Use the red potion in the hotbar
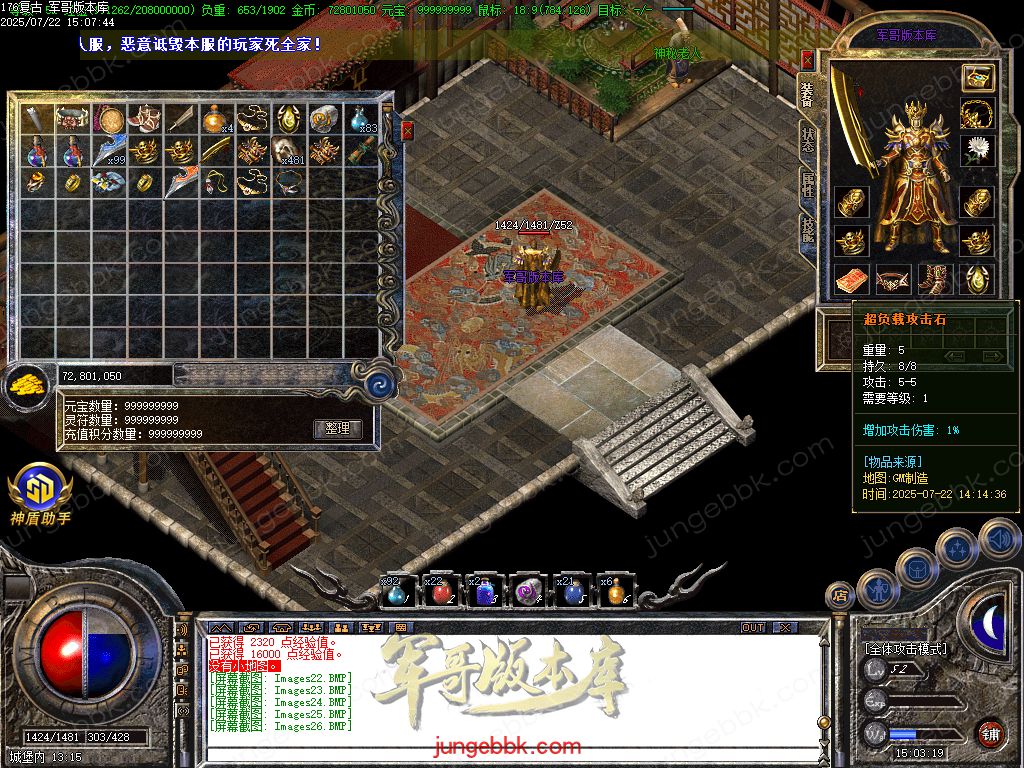Image resolution: width=1024 pixels, height=768 pixels. (x=441, y=593)
